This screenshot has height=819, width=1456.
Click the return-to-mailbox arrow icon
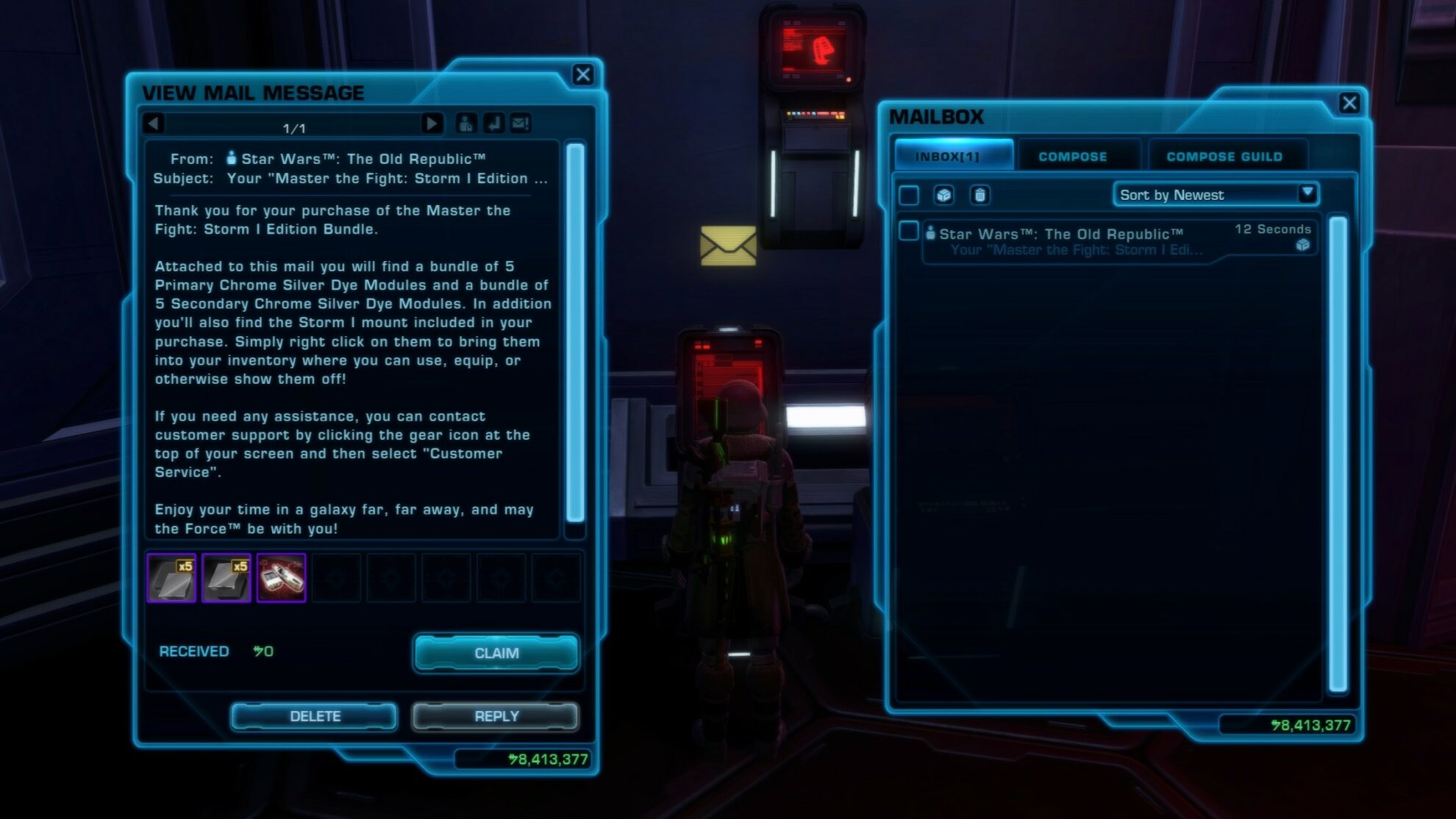(493, 125)
